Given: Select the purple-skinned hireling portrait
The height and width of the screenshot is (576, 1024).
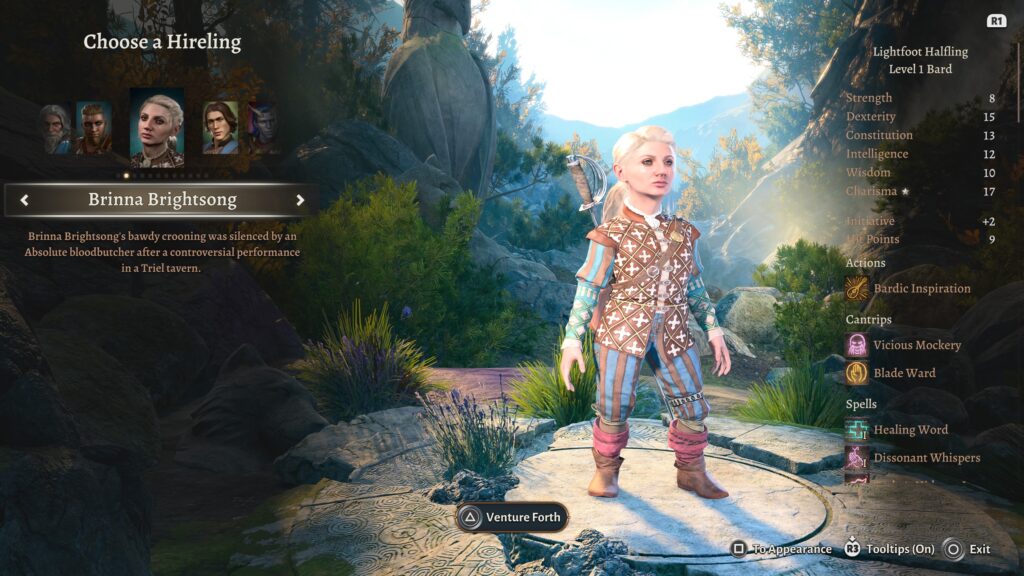Looking at the screenshot, I should click(x=262, y=128).
